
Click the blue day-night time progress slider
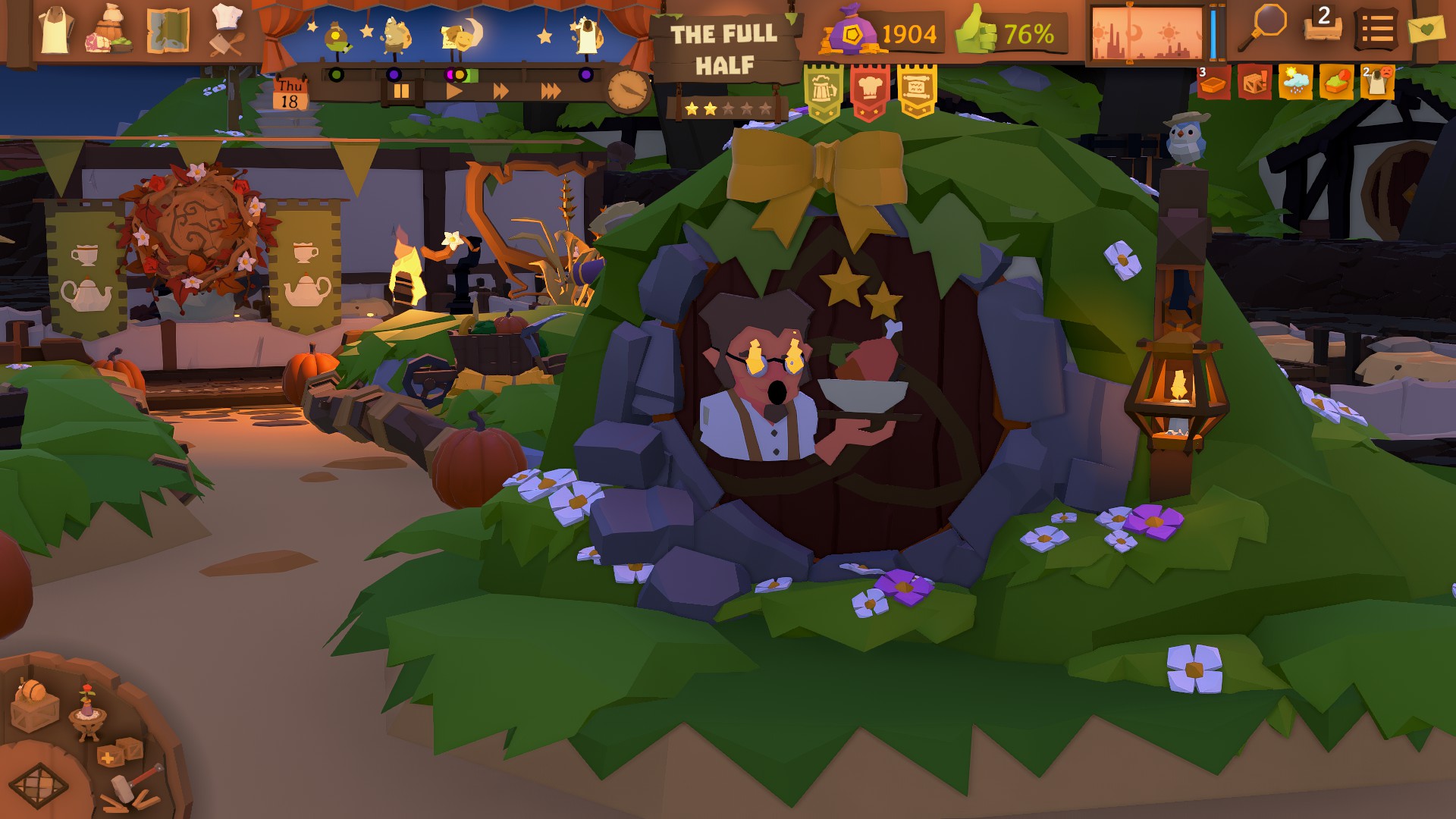pos(1215,30)
